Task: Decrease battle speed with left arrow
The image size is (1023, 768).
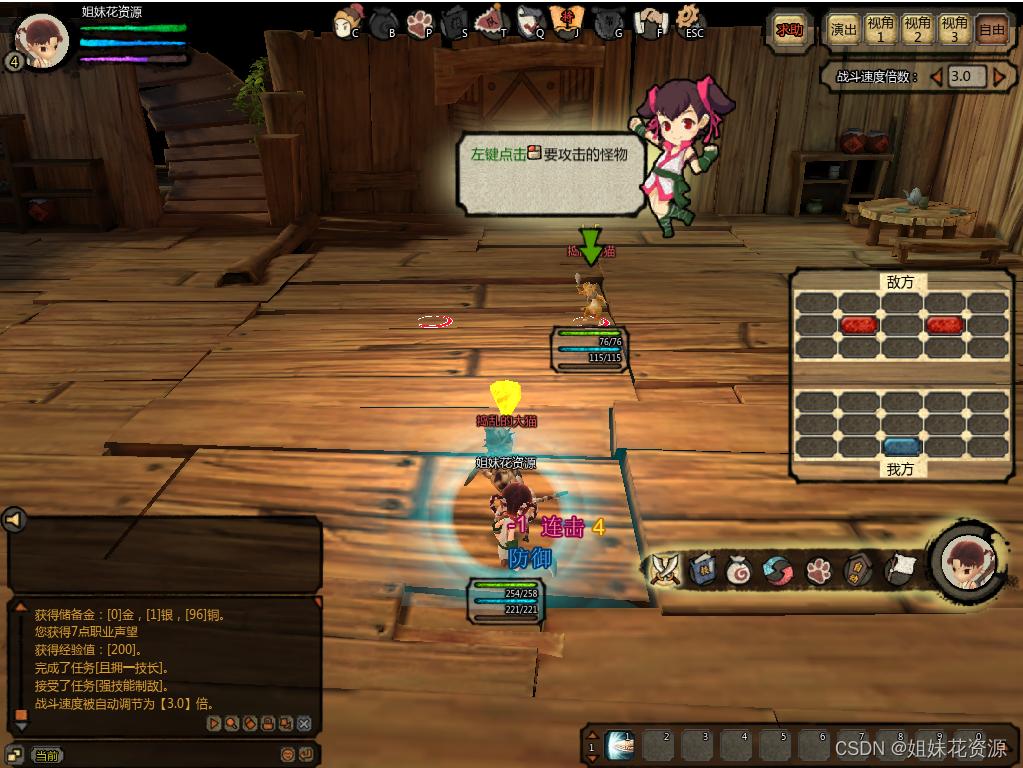Action: click(x=937, y=77)
